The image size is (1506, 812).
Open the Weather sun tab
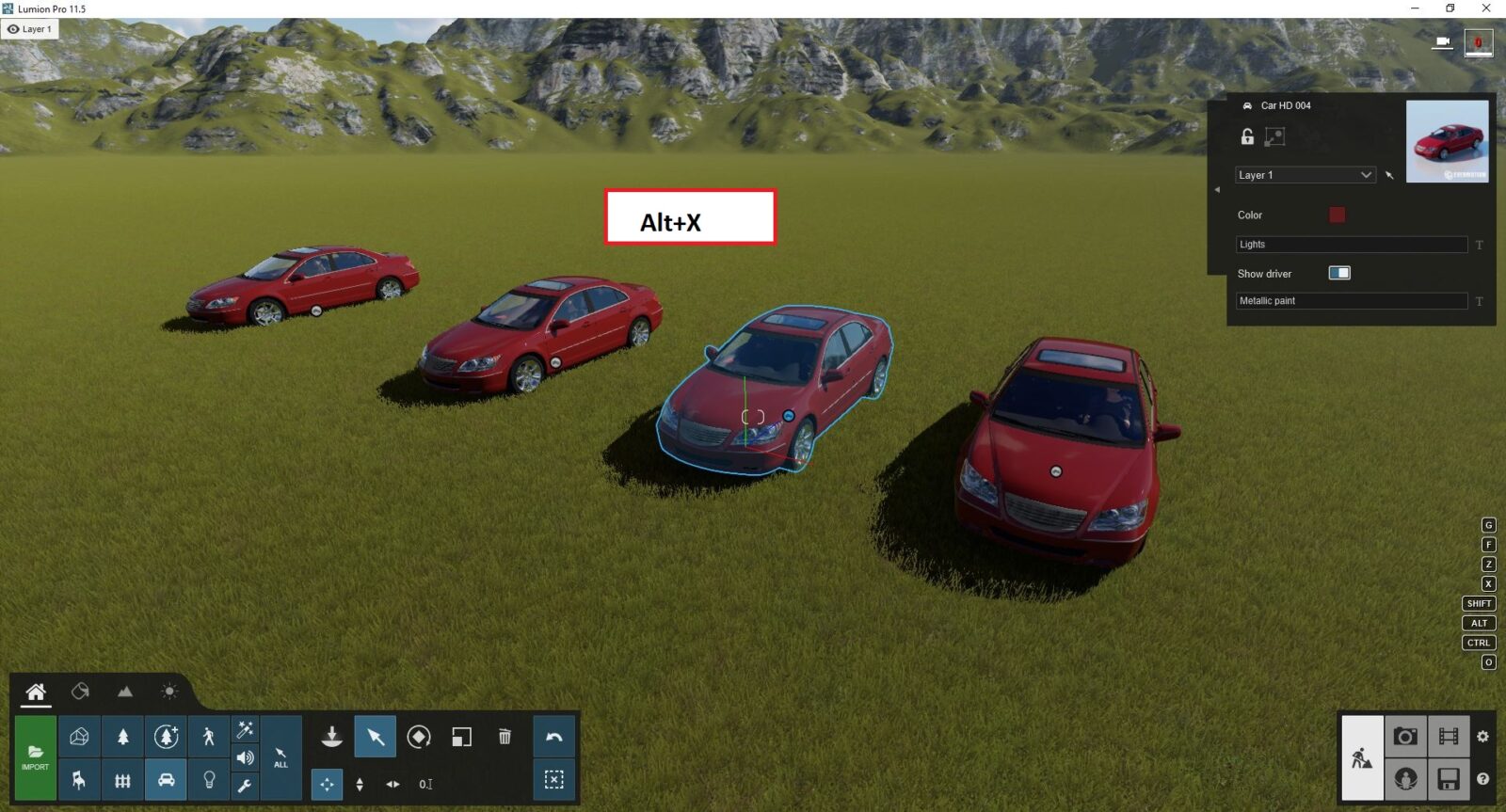tap(169, 692)
